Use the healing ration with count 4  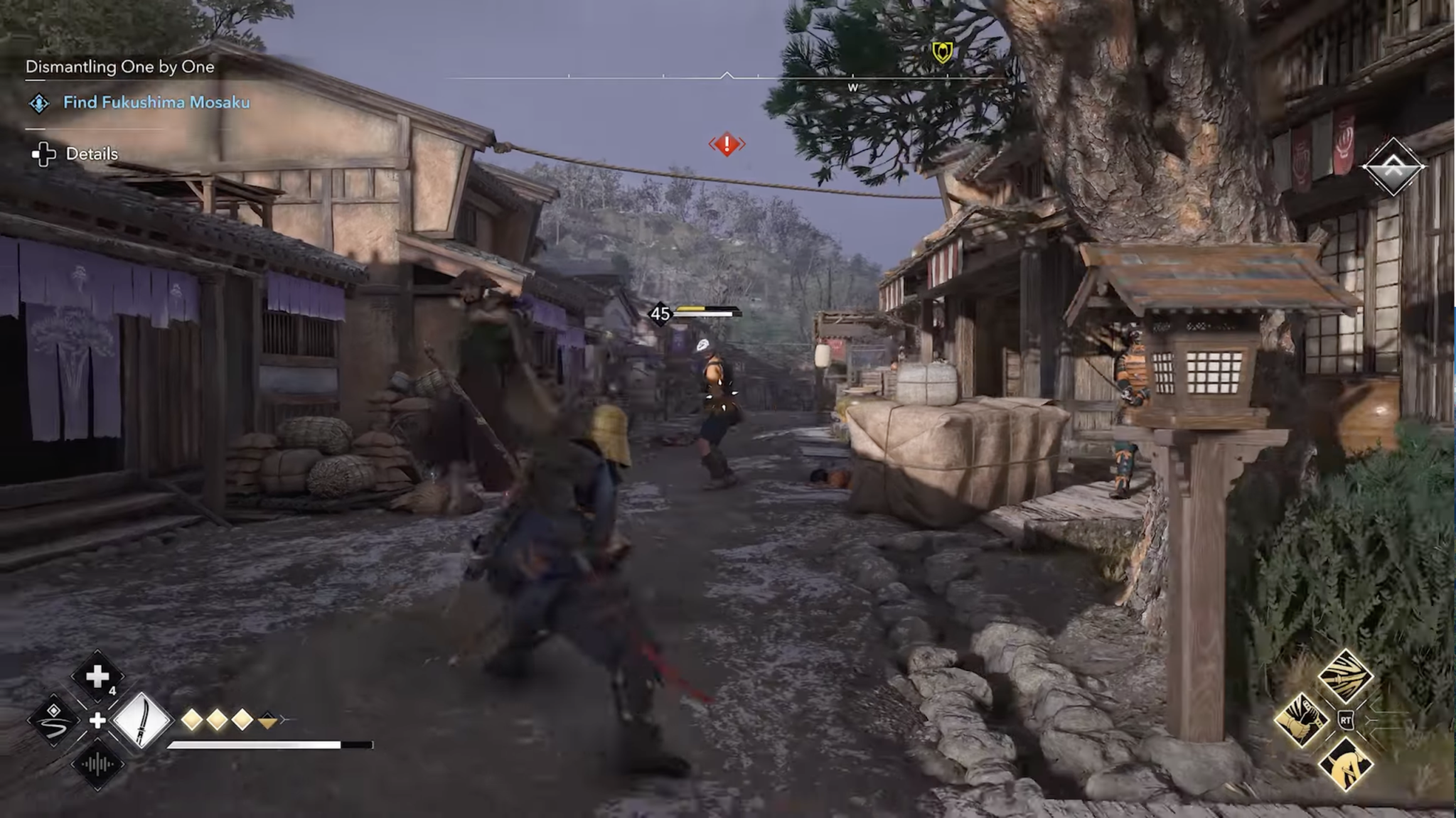97,677
